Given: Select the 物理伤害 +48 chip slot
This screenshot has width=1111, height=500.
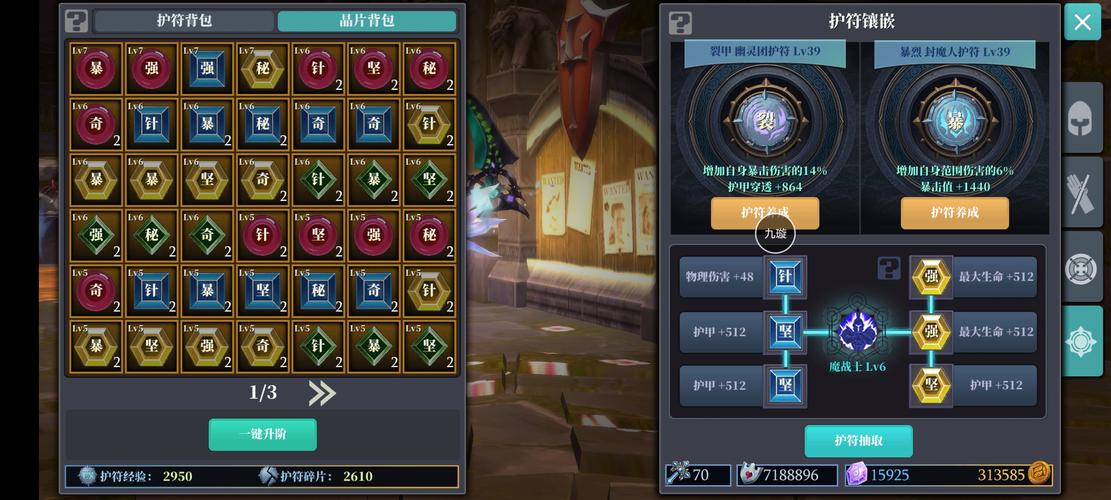Looking at the screenshot, I should pos(785,277).
